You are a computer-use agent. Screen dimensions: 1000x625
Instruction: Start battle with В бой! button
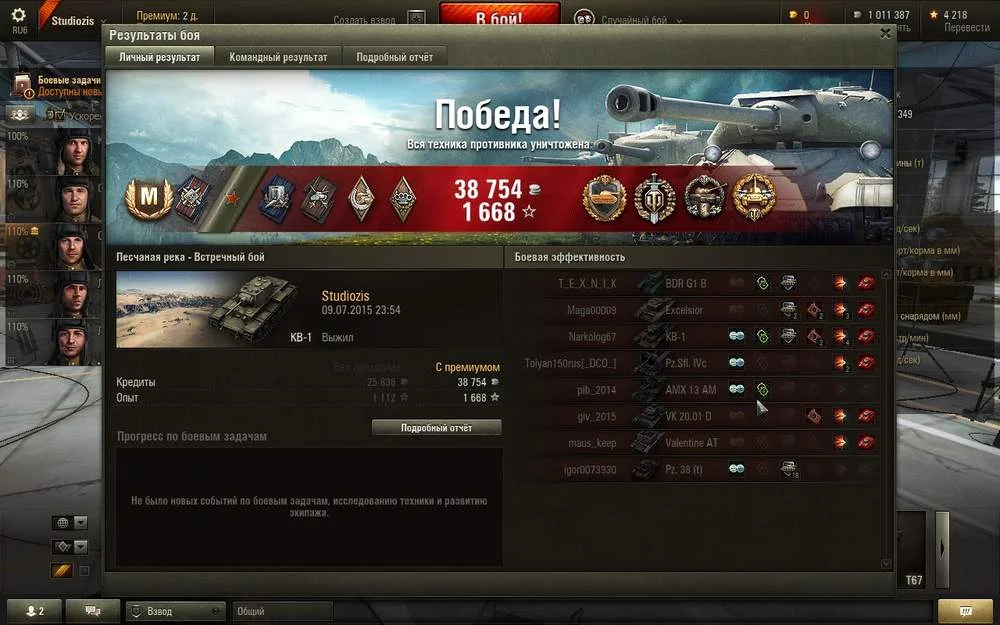pyautogui.click(x=501, y=19)
